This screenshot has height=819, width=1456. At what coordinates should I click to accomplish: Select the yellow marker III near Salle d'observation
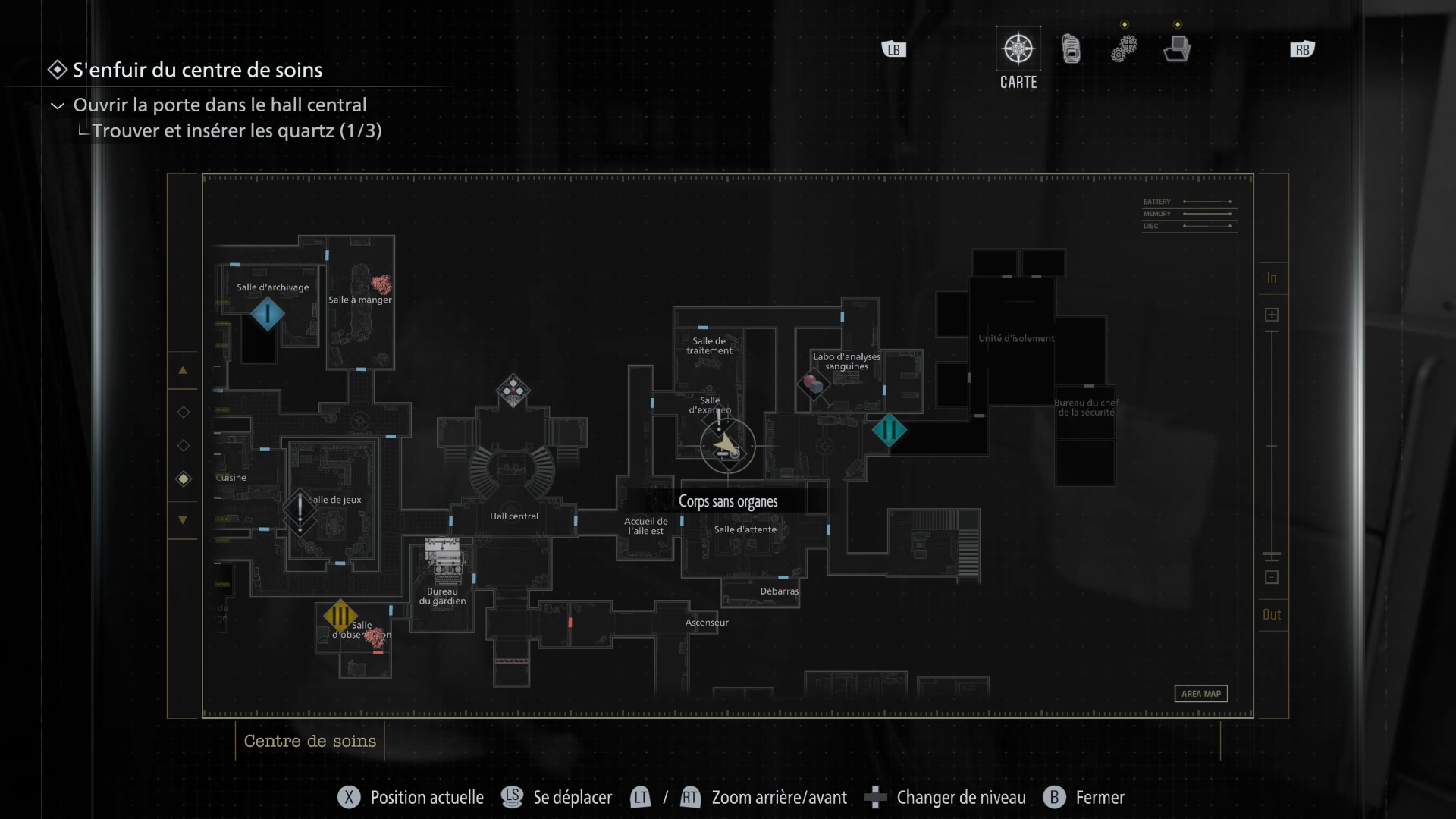tap(340, 616)
